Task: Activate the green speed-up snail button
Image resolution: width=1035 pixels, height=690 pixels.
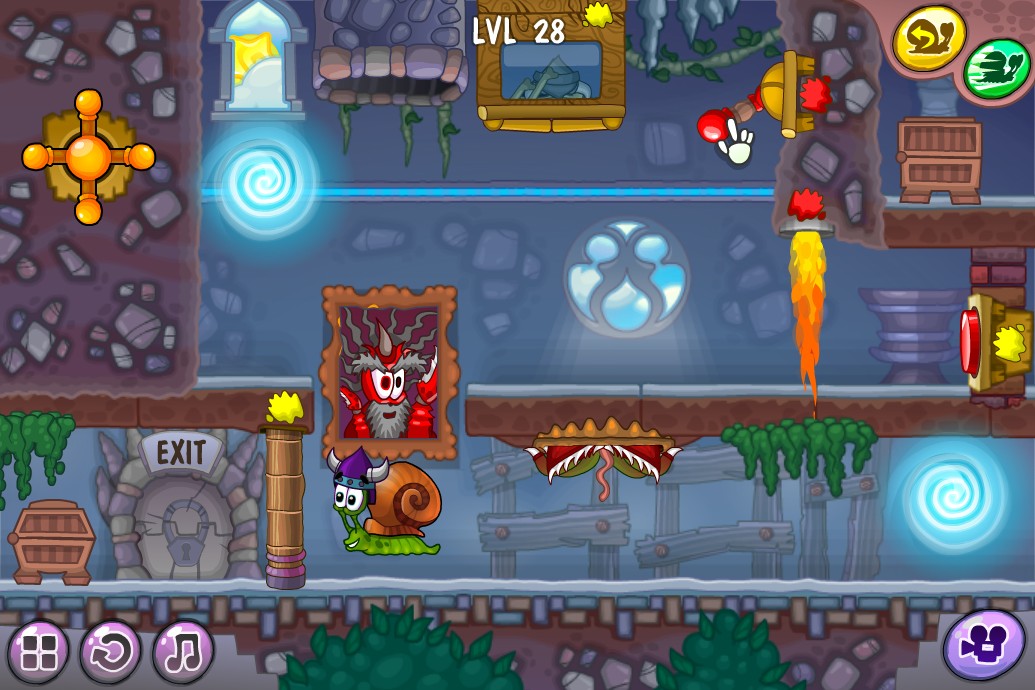Action: click(996, 68)
